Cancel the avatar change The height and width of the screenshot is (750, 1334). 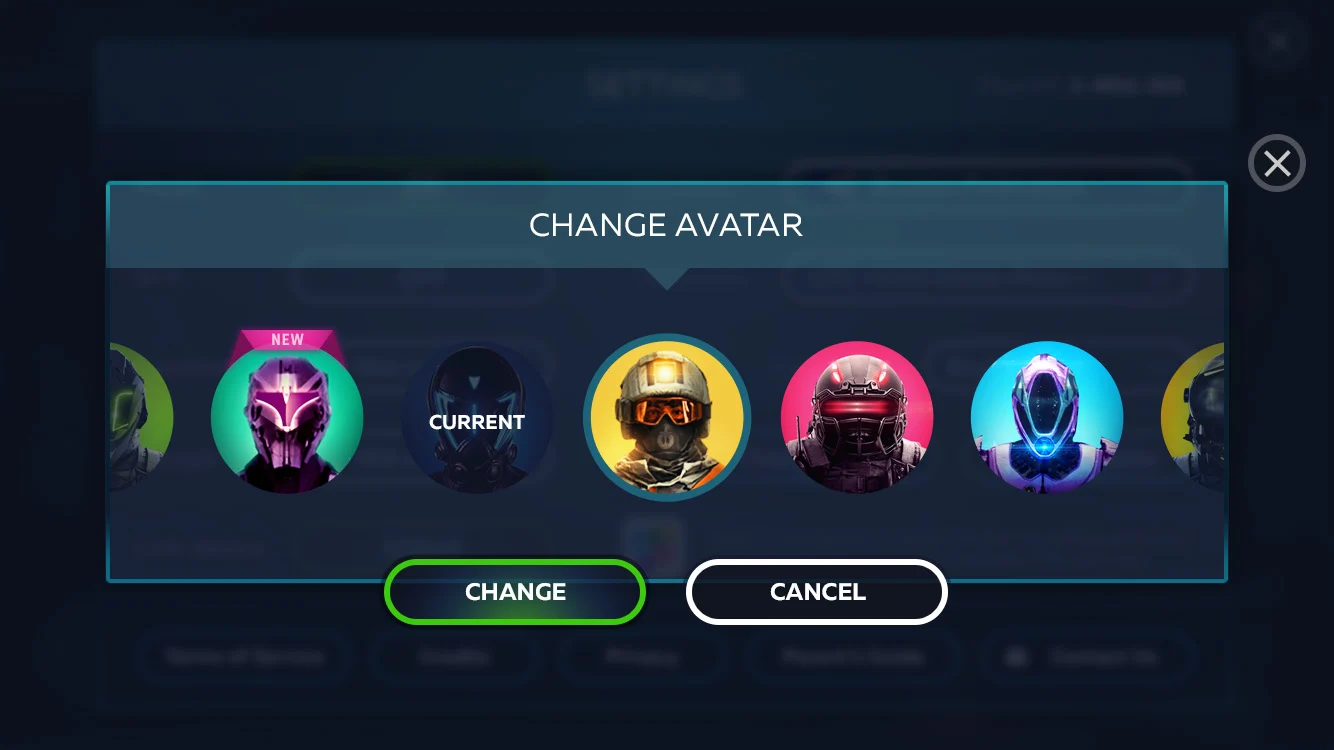click(816, 592)
